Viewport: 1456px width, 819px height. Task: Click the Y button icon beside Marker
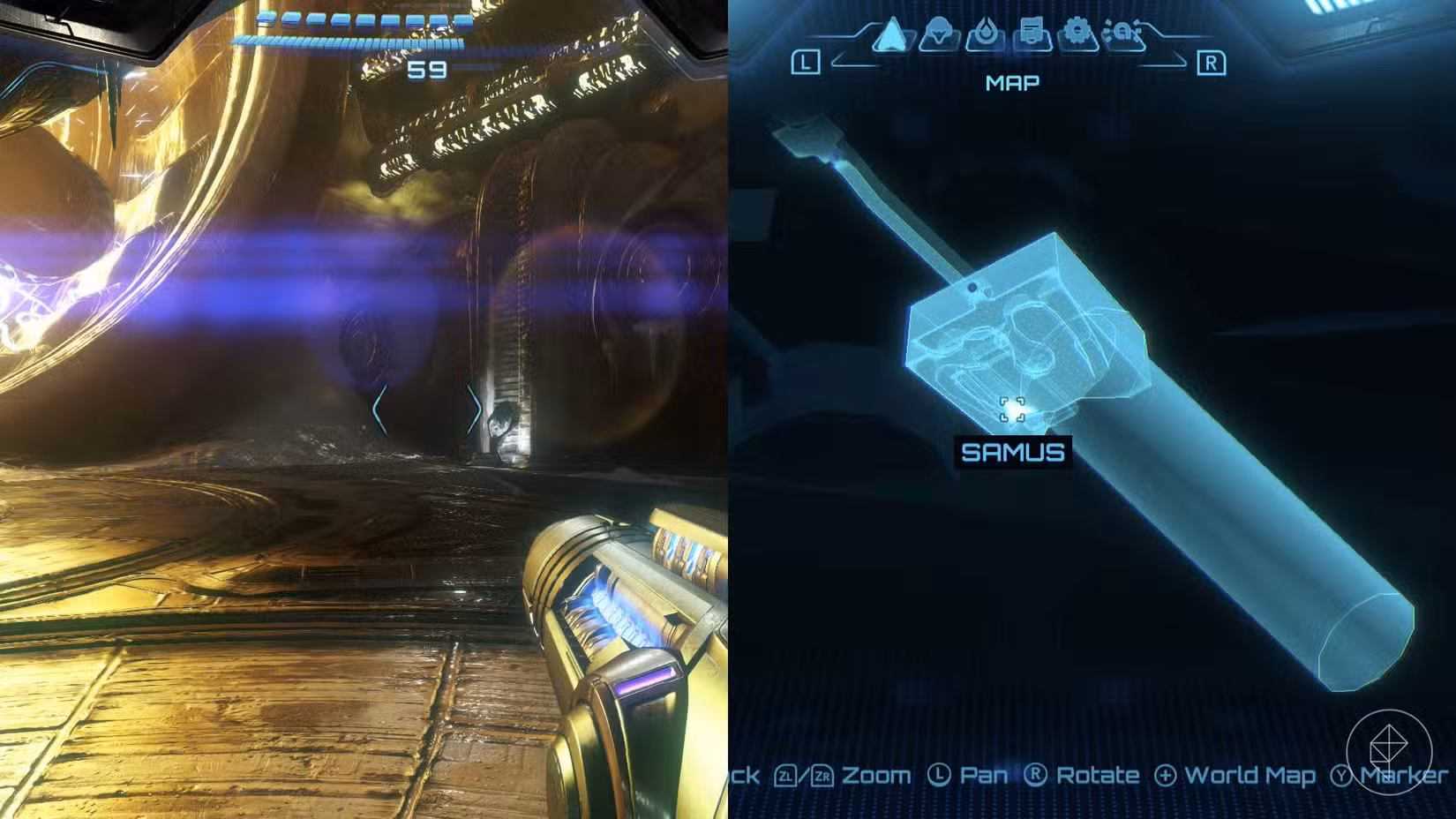coord(1342,777)
